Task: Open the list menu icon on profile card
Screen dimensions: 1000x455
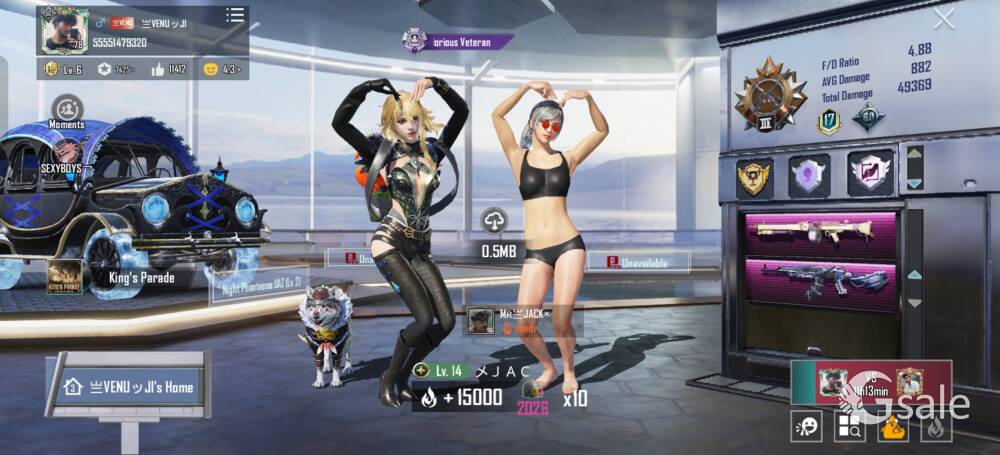Action: [x=235, y=15]
